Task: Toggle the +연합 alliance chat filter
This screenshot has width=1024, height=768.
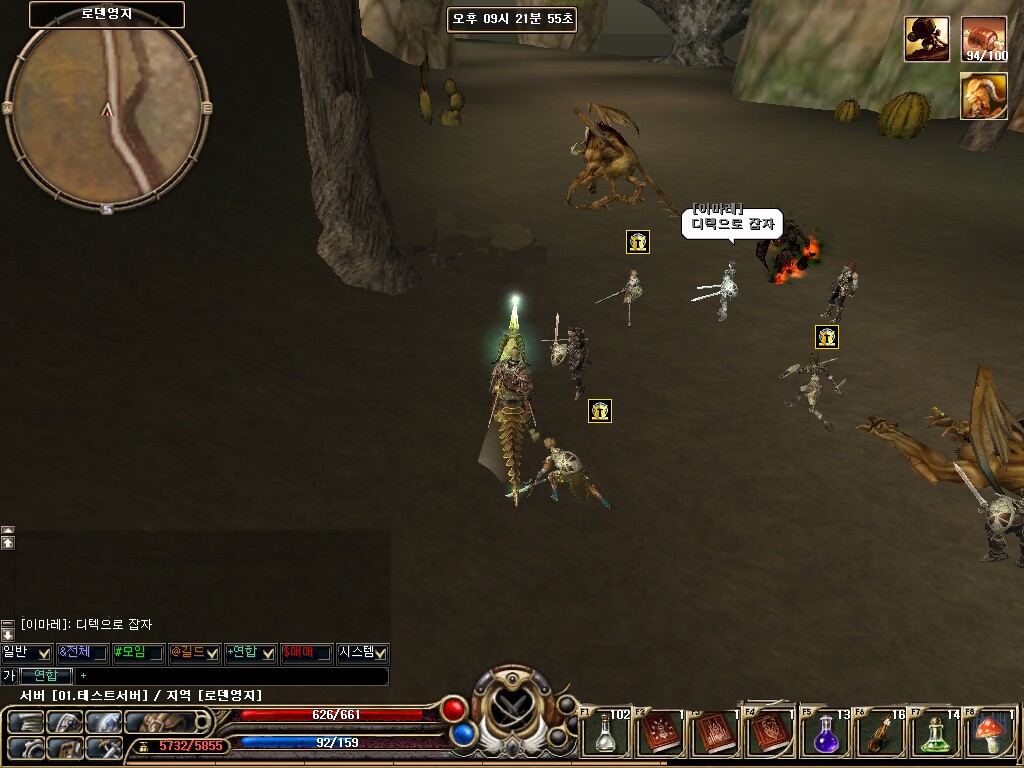Action: 267,653
